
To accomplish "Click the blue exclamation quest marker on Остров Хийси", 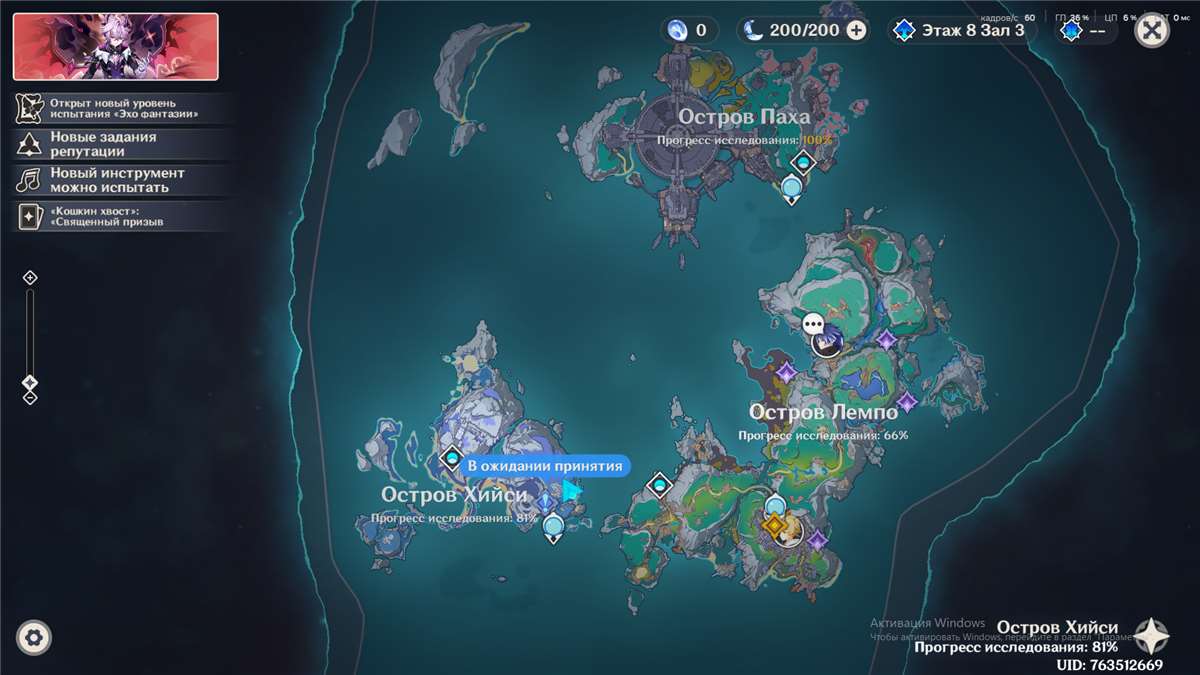I will pos(545,499).
